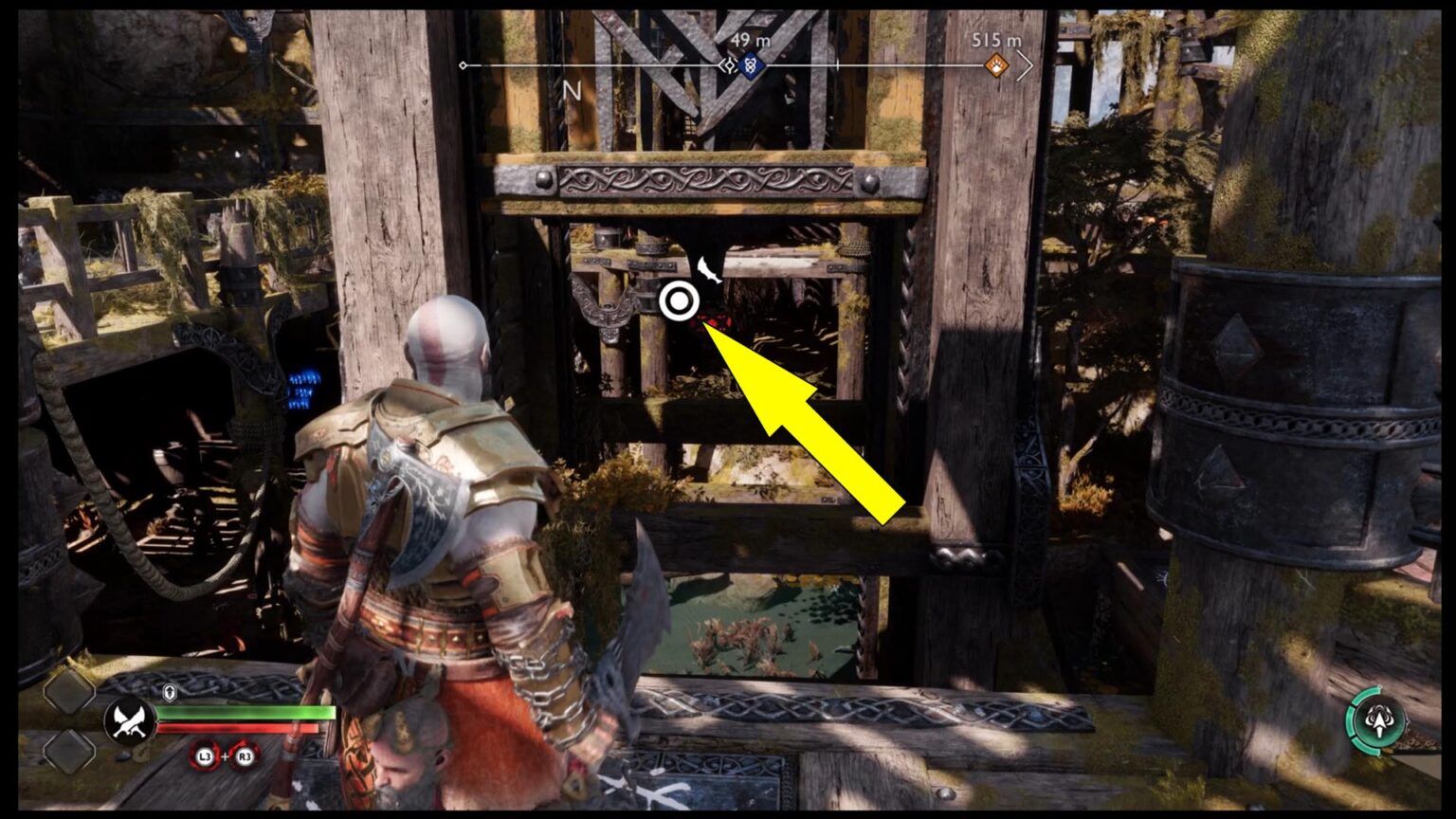This screenshot has height=819, width=1456.
Task: Click the N compass direction letter
Action: 572,91
